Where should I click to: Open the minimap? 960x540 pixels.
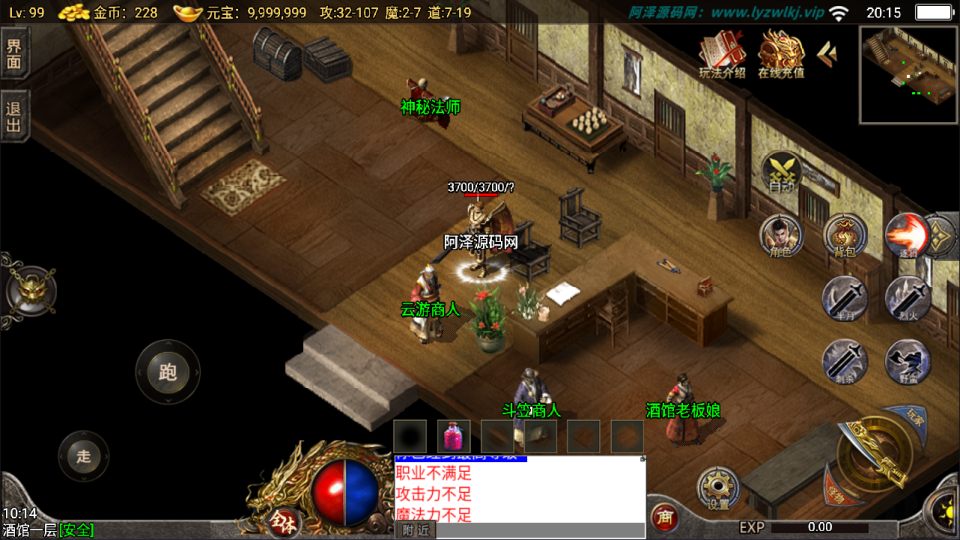click(906, 75)
